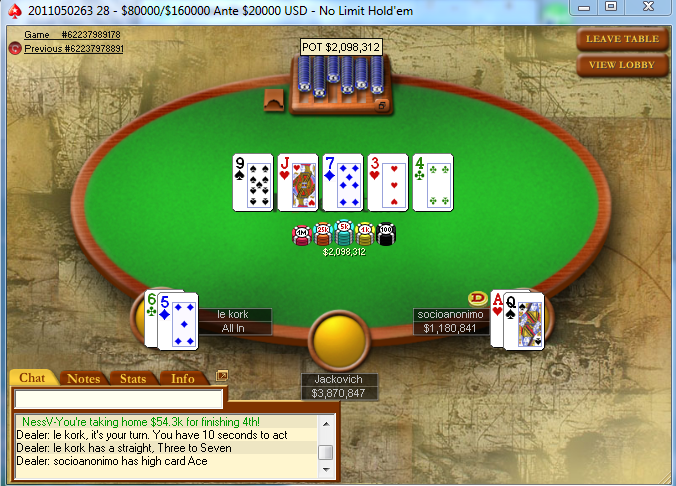Switch to the Stats tab
Image resolution: width=676 pixels, height=486 pixels.
[133, 378]
